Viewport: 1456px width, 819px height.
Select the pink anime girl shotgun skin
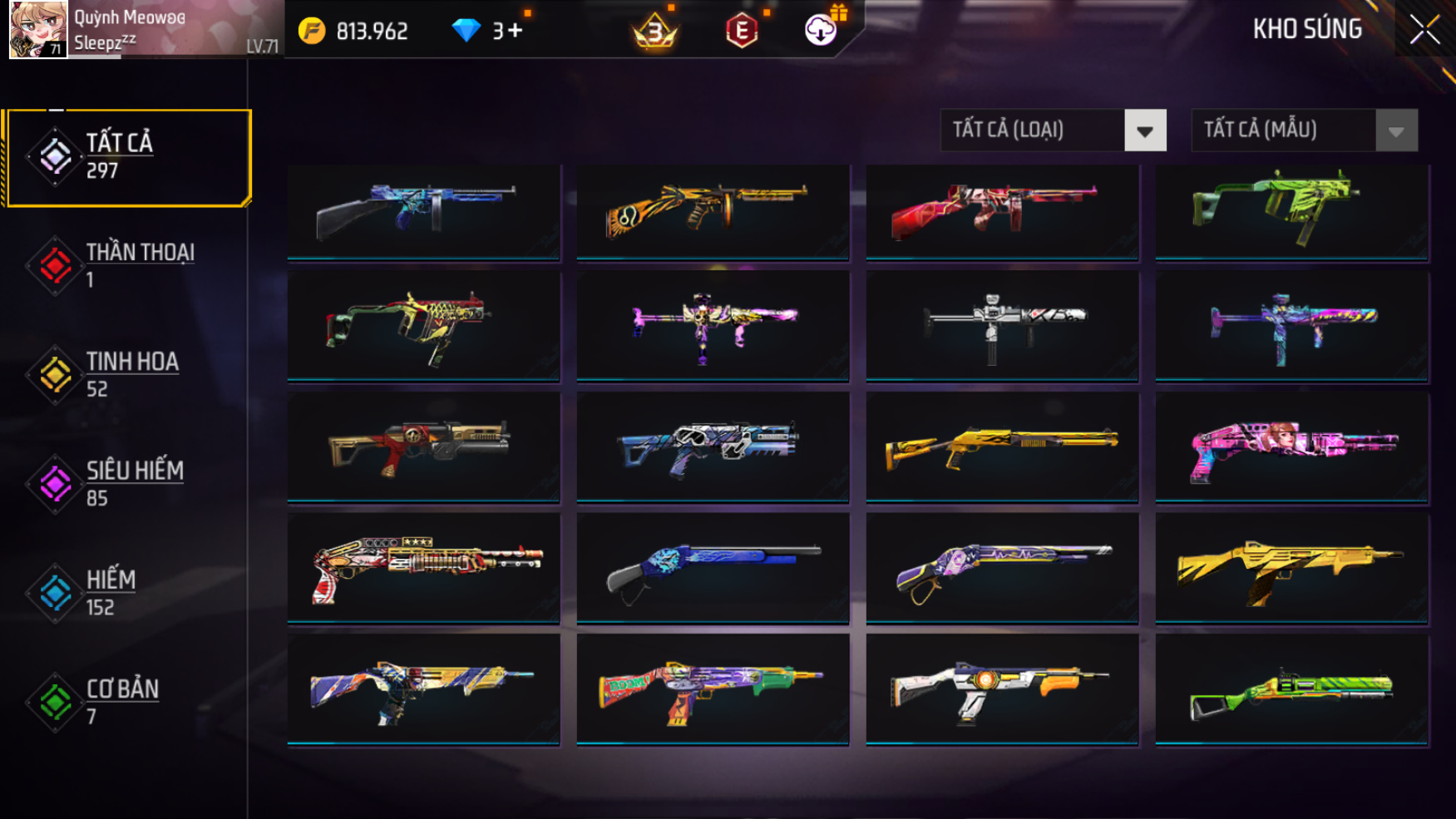(1291, 449)
